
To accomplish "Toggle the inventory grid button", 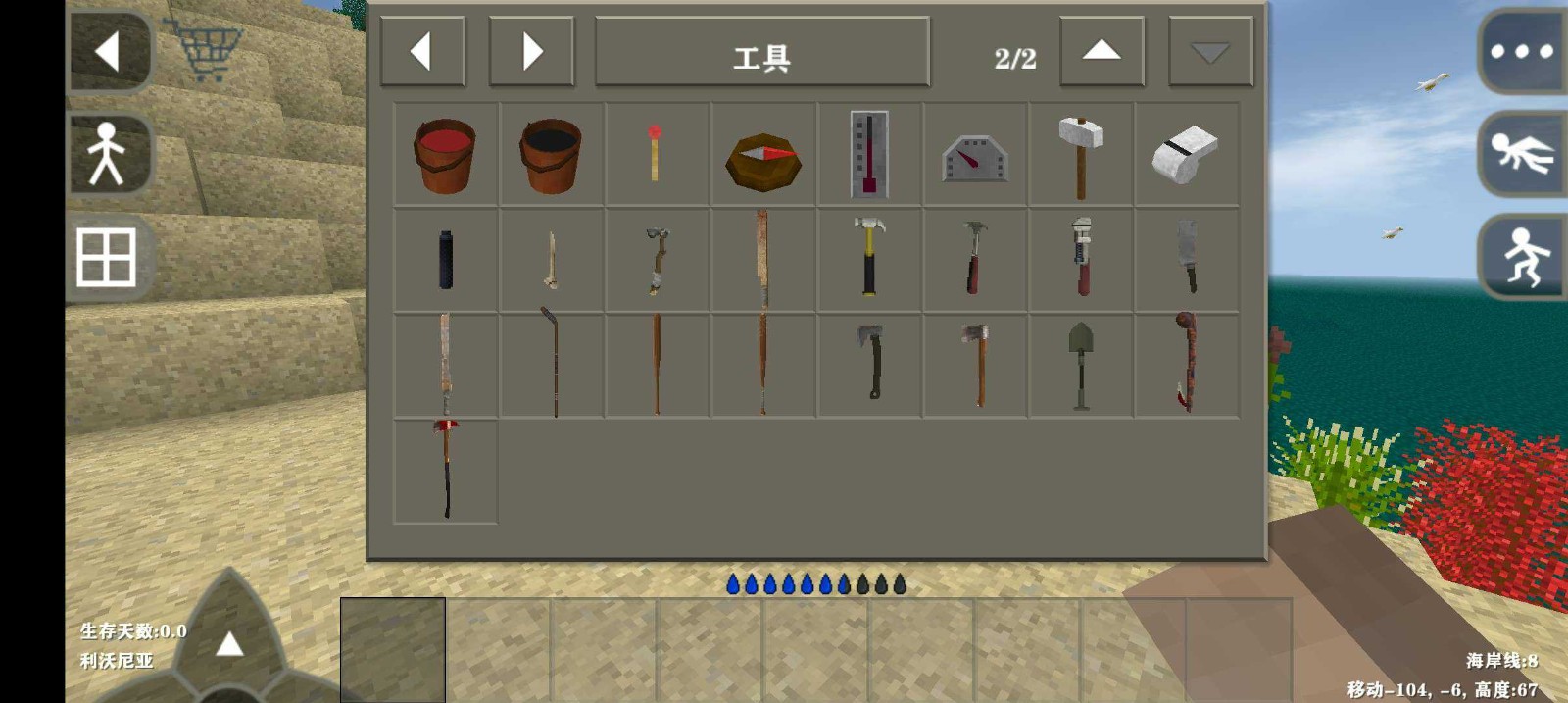I will [x=107, y=257].
